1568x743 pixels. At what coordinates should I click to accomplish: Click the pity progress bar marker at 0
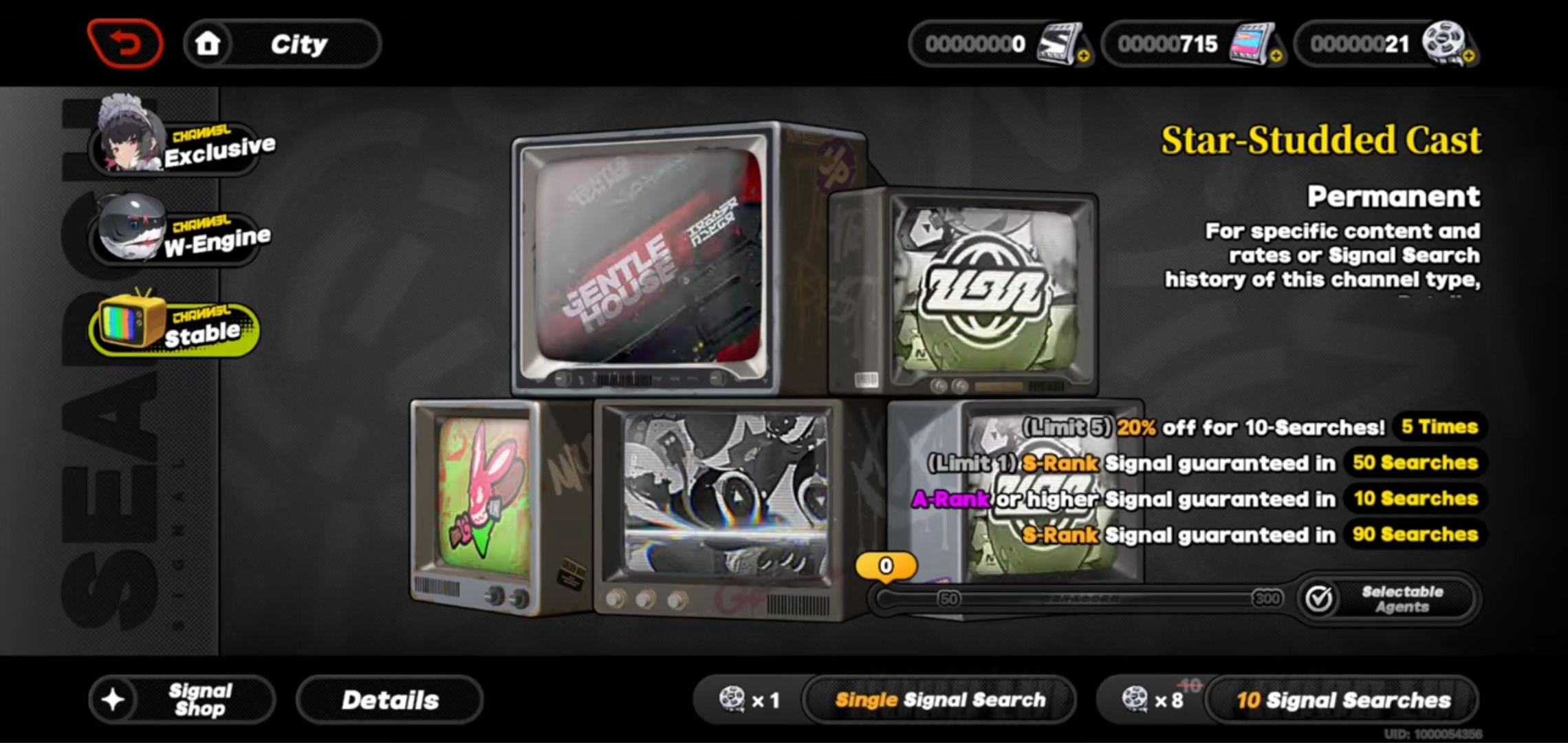(x=886, y=566)
